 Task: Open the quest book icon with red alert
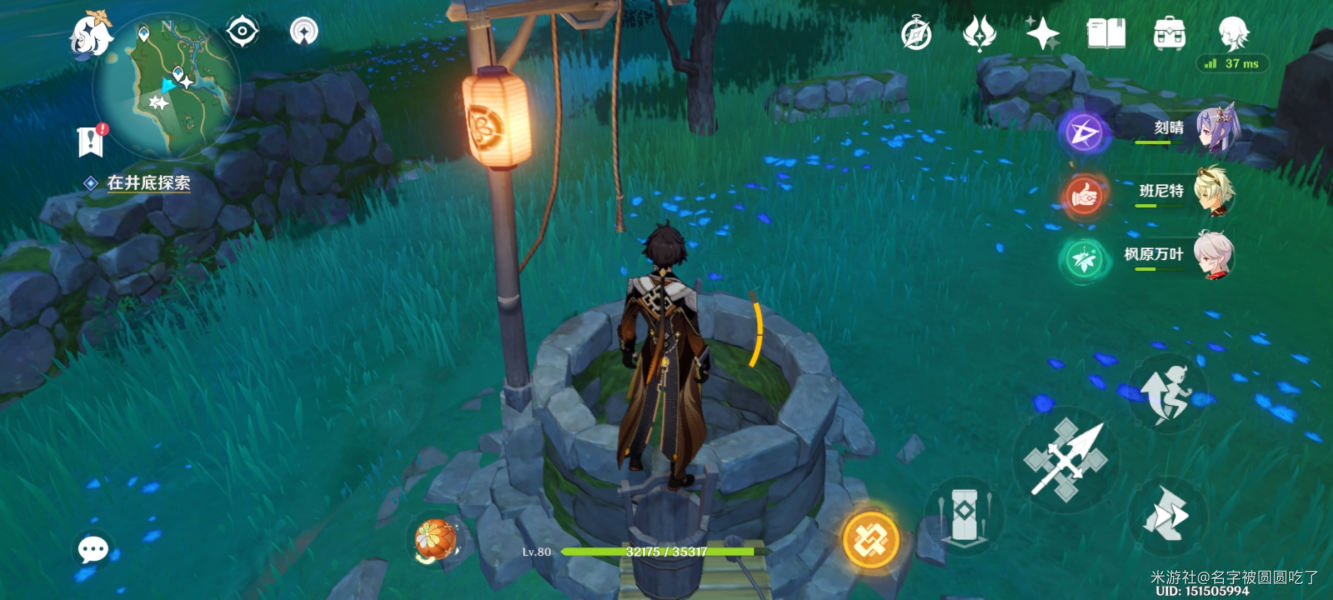click(x=91, y=141)
